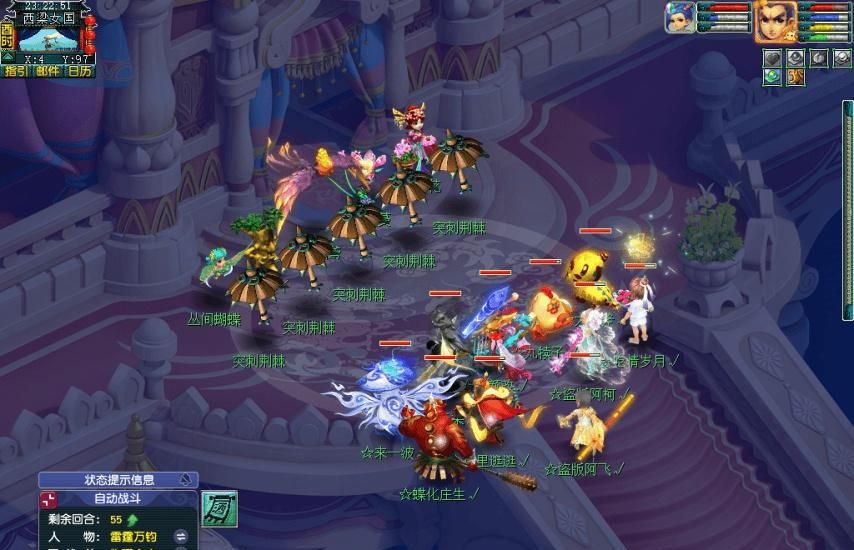Click the 西梁女国 minimap thumbnail

pyautogui.click(x=48, y=39)
